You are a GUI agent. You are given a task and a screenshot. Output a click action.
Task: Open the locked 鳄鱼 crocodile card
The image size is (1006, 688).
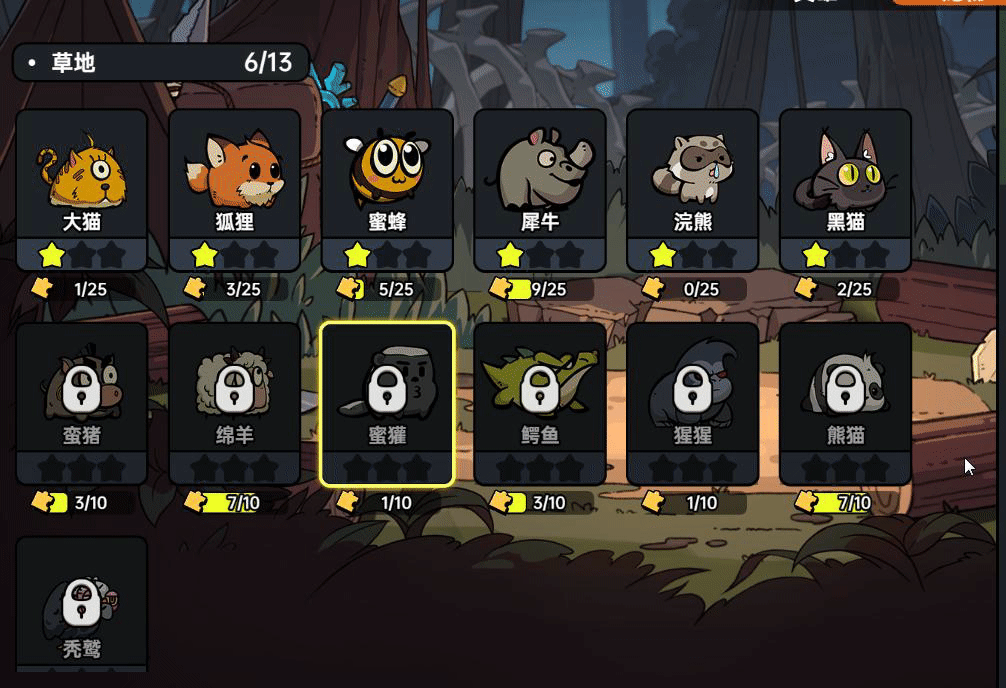[x=540, y=403]
